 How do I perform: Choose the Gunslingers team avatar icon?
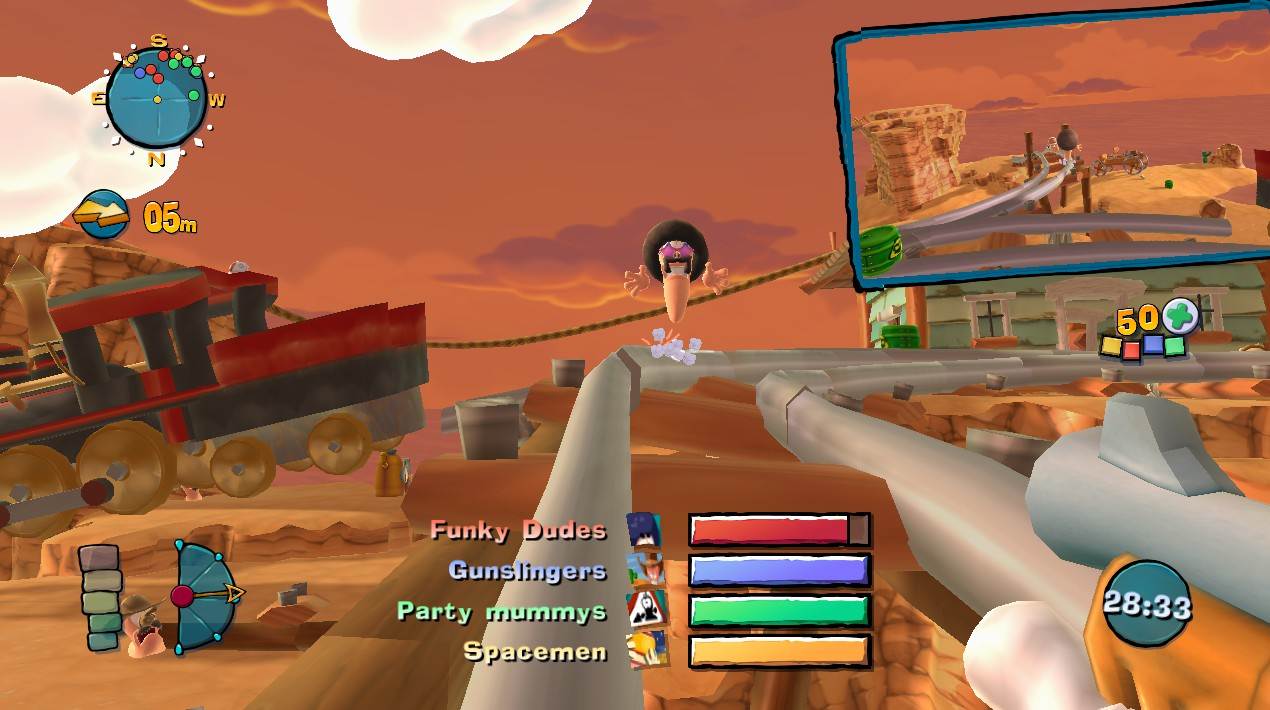644,570
